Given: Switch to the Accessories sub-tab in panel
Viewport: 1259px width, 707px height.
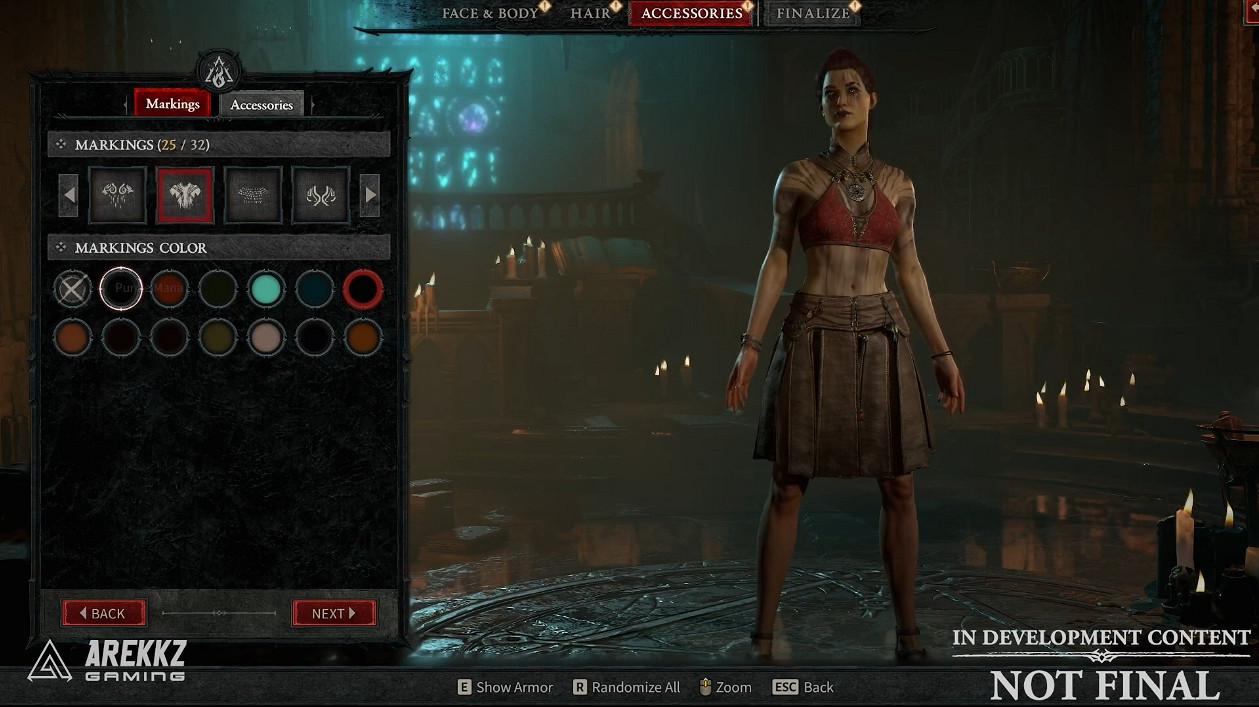Looking at the screenshot, I should 261,104.
